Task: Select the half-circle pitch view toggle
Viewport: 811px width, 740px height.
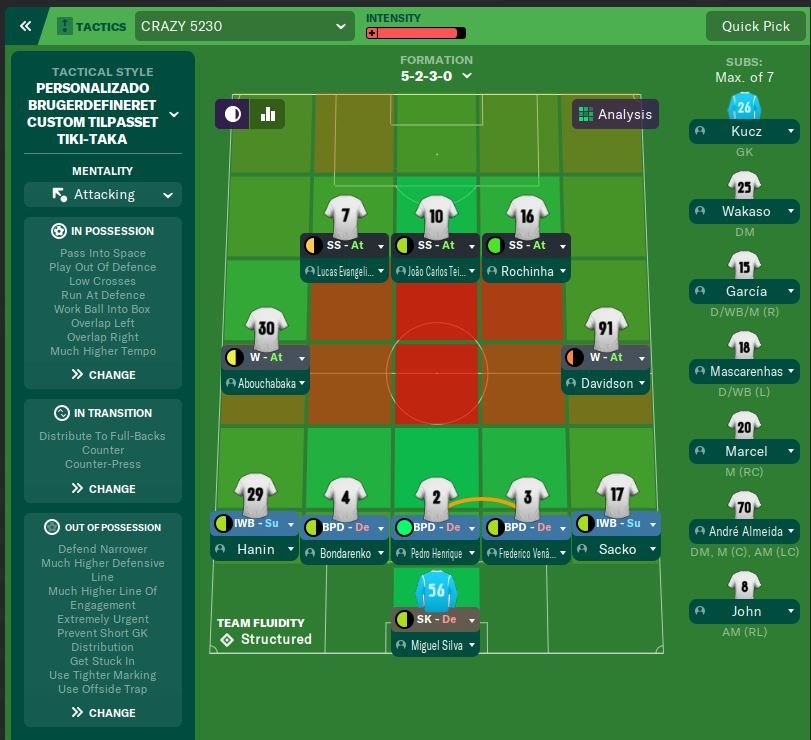Action: [x=233, y=114]
